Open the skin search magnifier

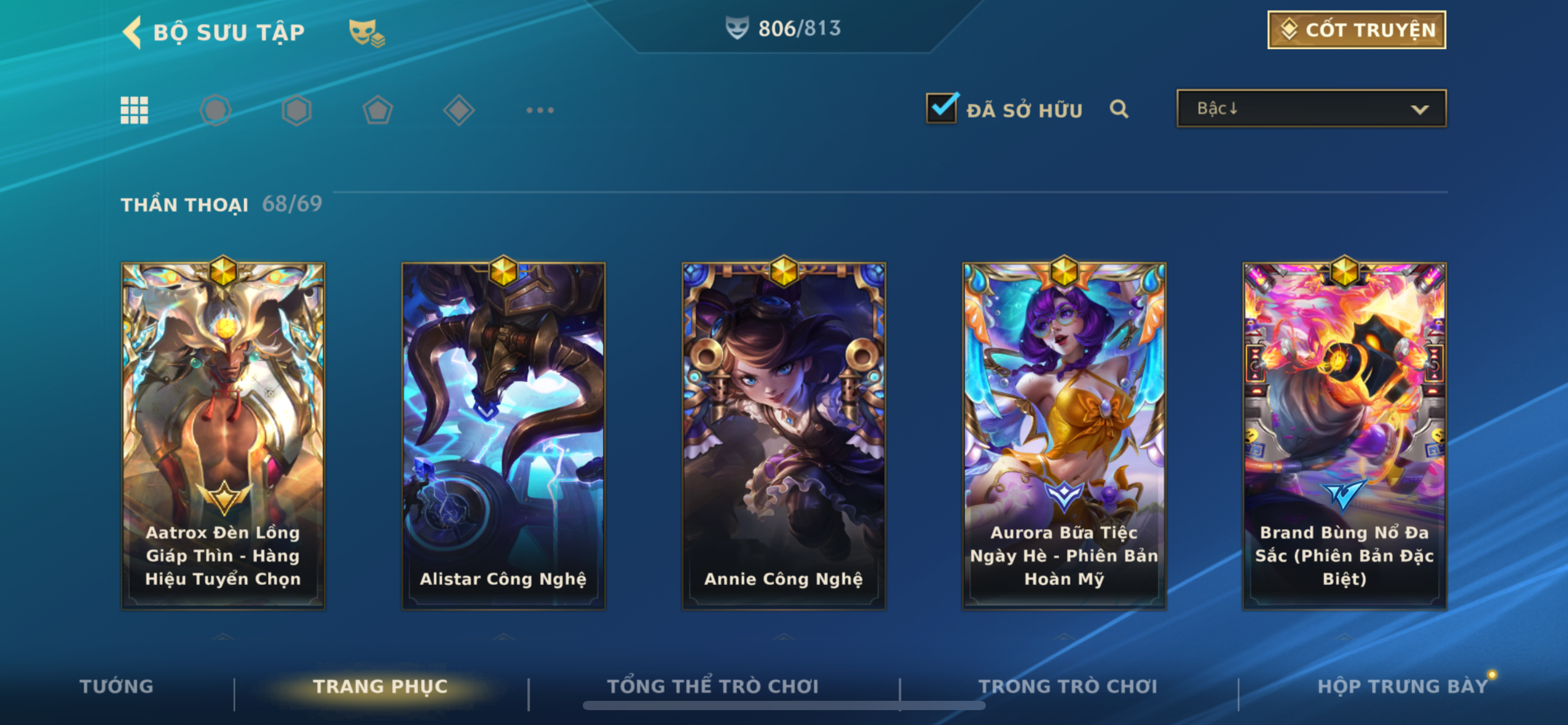(x=1119, y=110)
